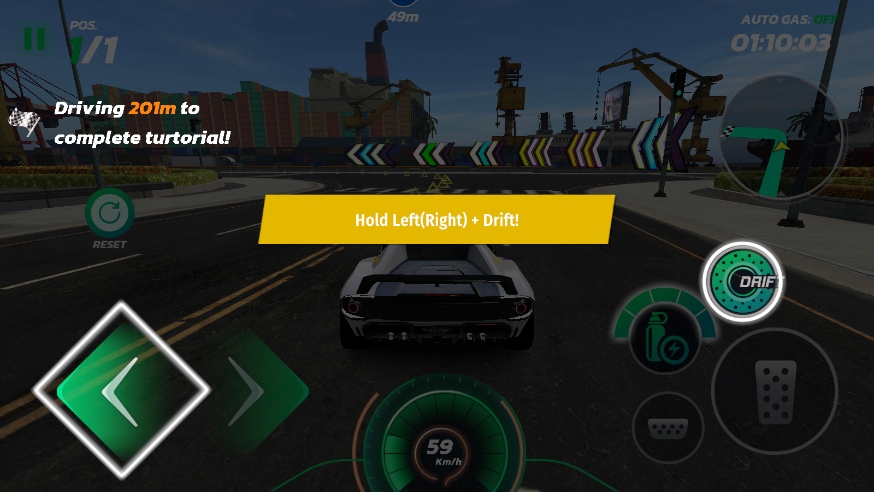Pause the race with the pause icon

[x=34, y=38]
